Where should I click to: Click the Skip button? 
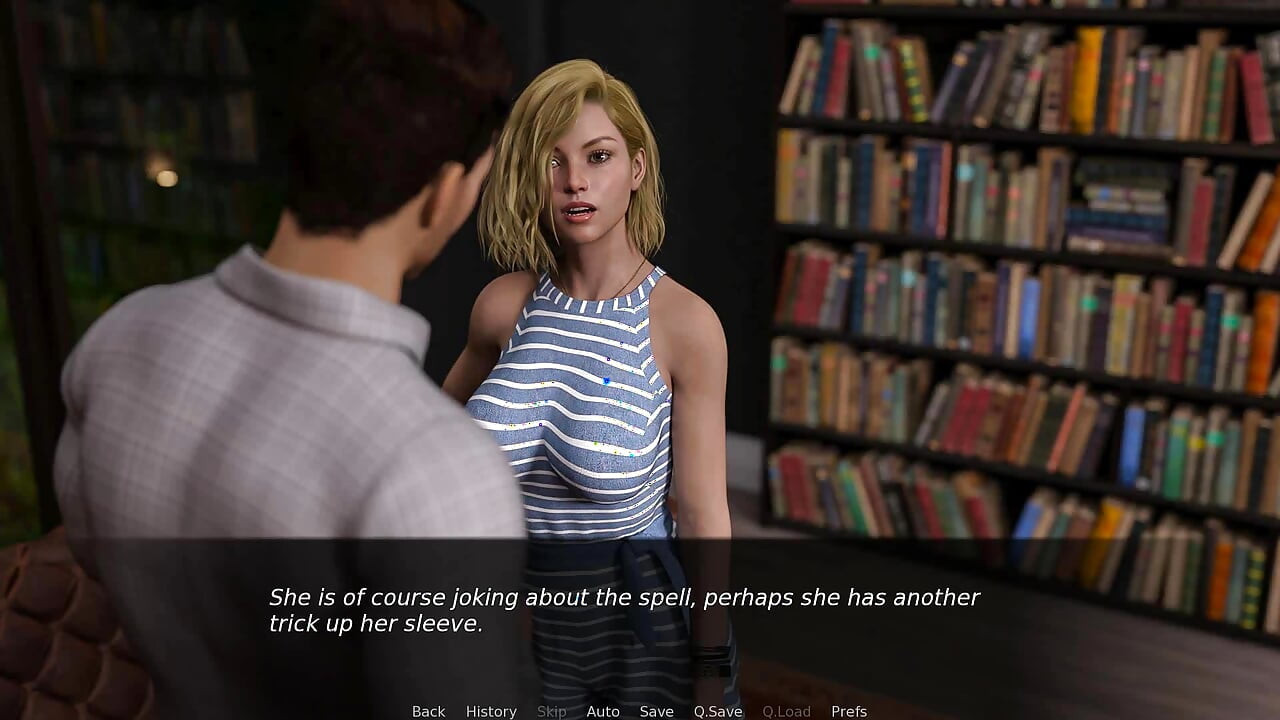pyautogui.click(x=551, y=711)
